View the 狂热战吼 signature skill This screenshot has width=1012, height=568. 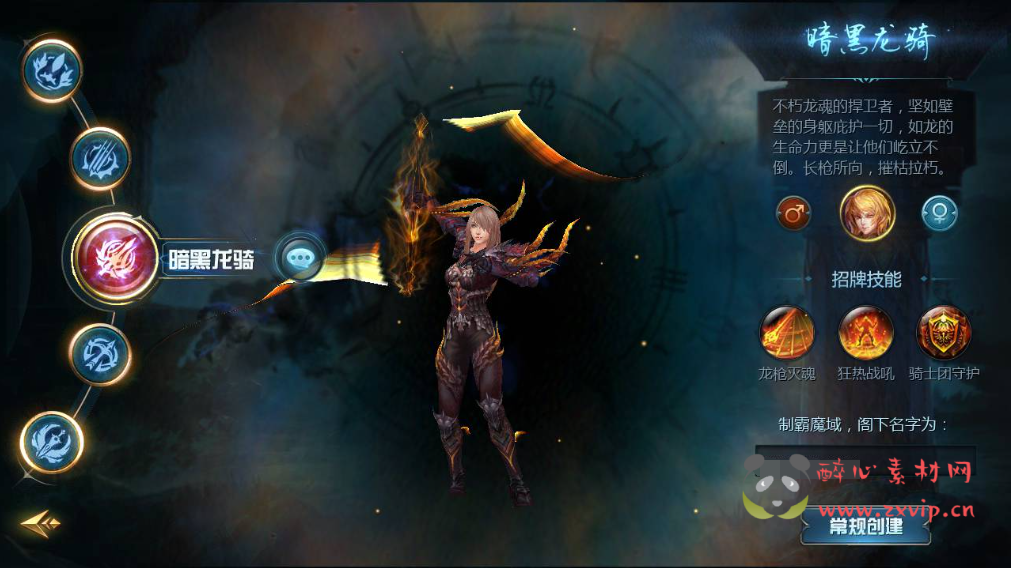coord(865,333)
